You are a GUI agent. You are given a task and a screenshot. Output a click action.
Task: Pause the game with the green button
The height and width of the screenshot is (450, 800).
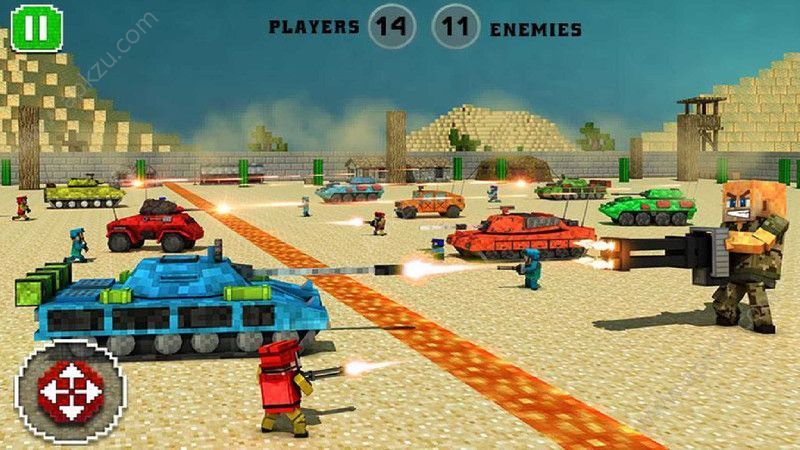pos(38,28)
